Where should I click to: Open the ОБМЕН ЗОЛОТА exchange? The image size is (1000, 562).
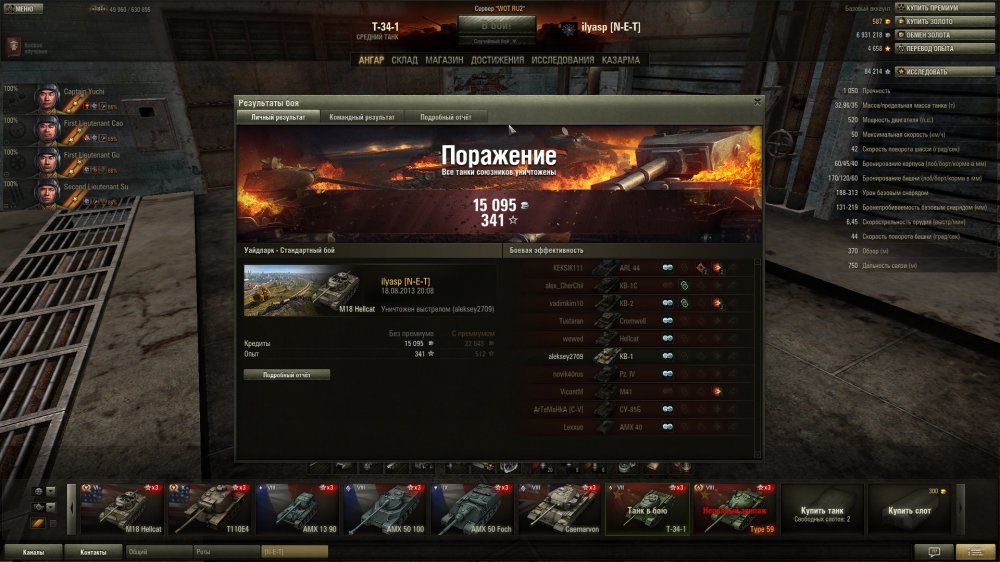click(x=934, y=34)
